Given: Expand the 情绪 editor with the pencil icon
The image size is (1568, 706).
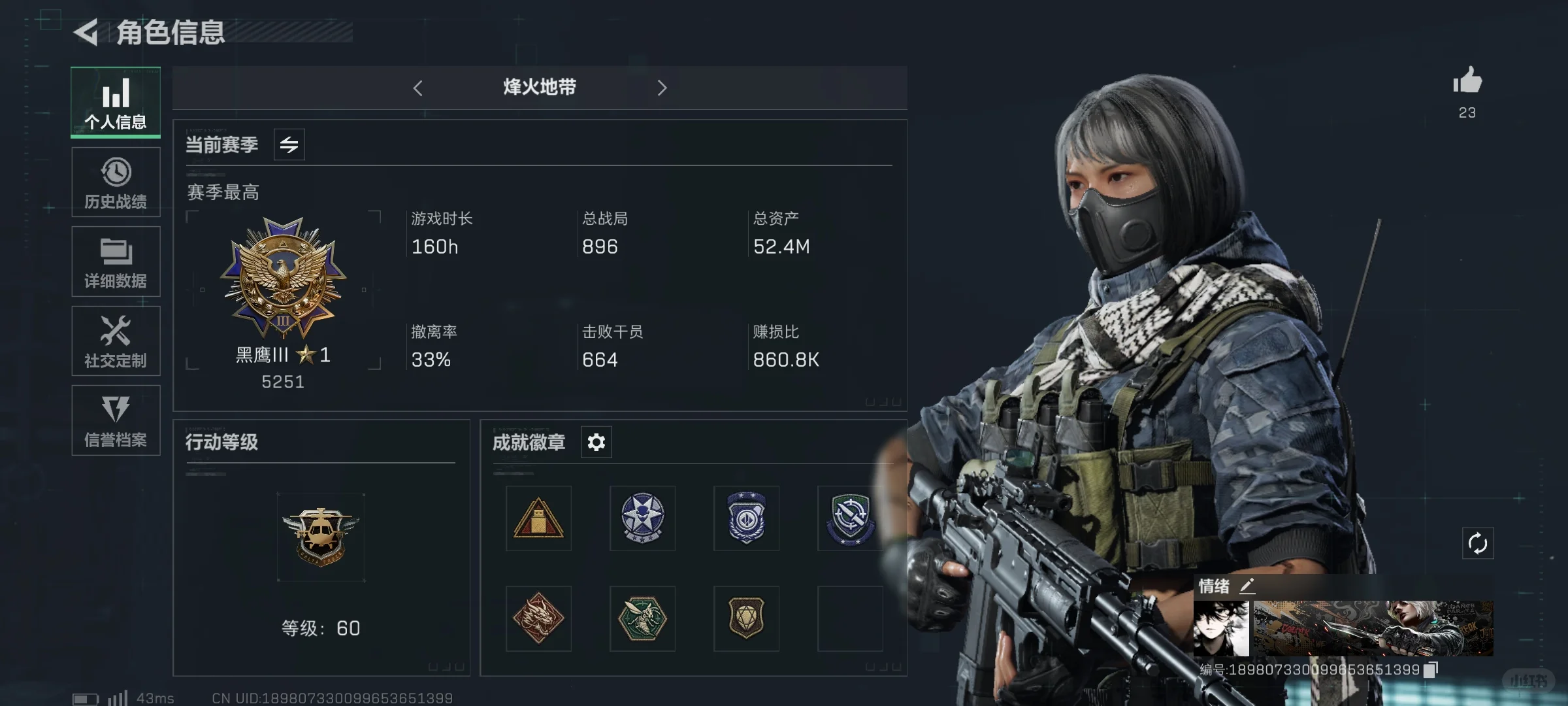Looking at the screenshot, I should (1249, 586).
